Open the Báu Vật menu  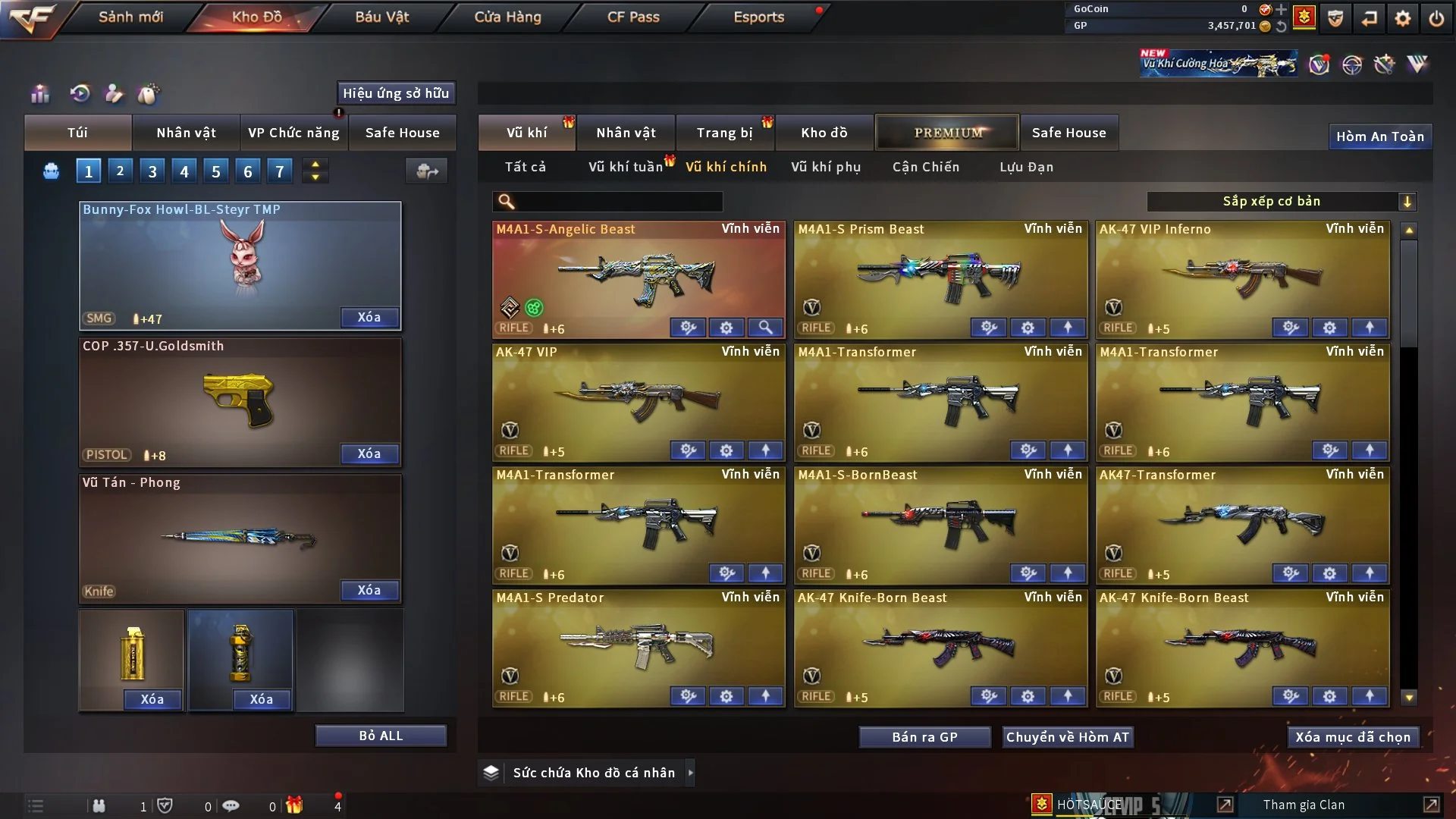click(x=381, y=17)
